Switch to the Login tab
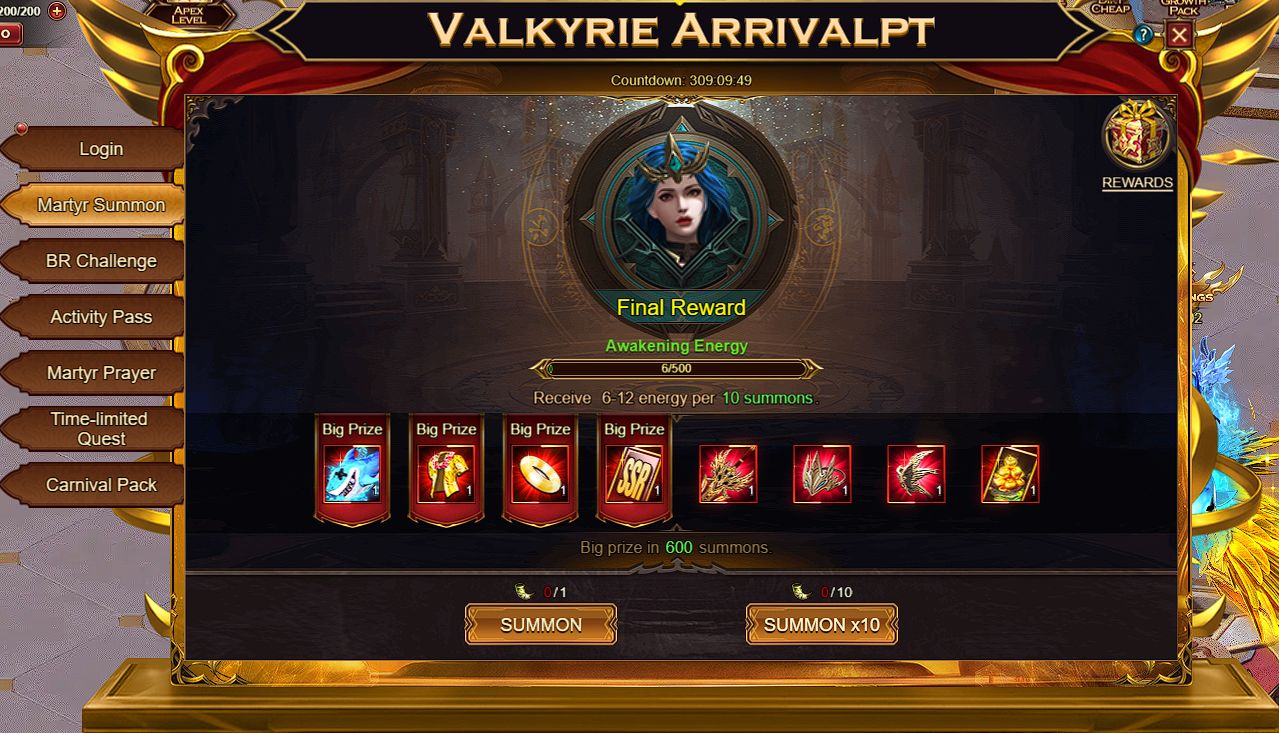 tap(100, 149)
